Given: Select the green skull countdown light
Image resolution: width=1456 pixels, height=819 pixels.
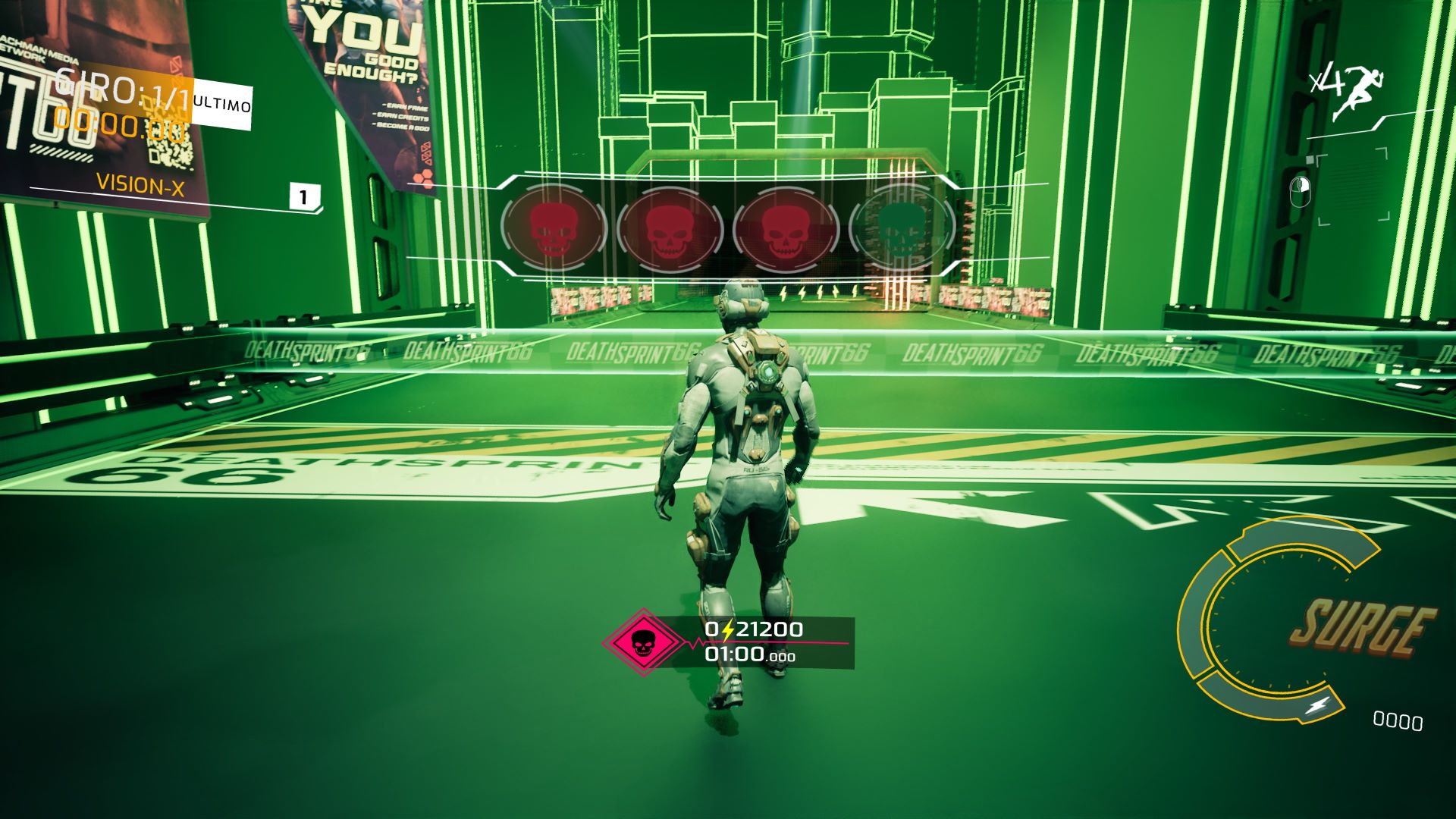Looking at the screenshot, I should click(x=901, y=227).
